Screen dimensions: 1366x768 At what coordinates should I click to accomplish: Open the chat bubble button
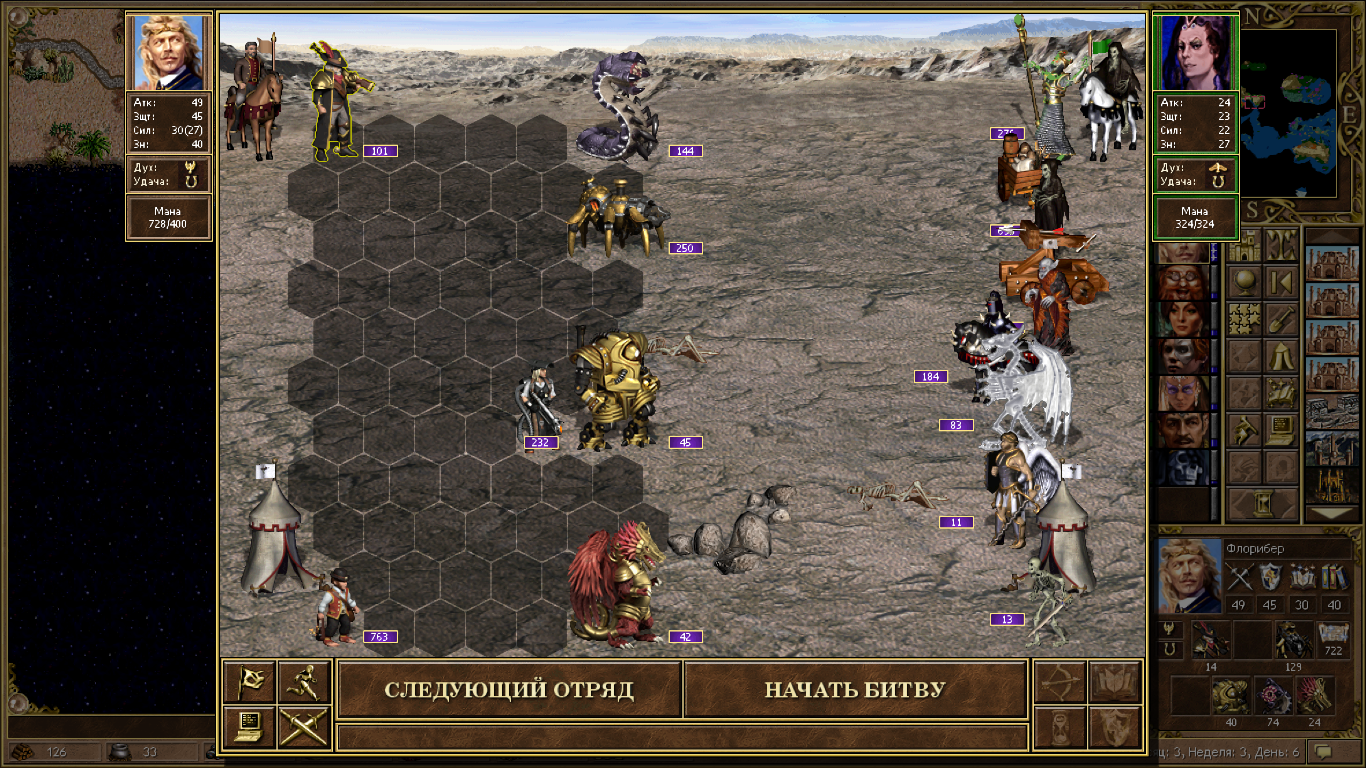click(1334, 751)
